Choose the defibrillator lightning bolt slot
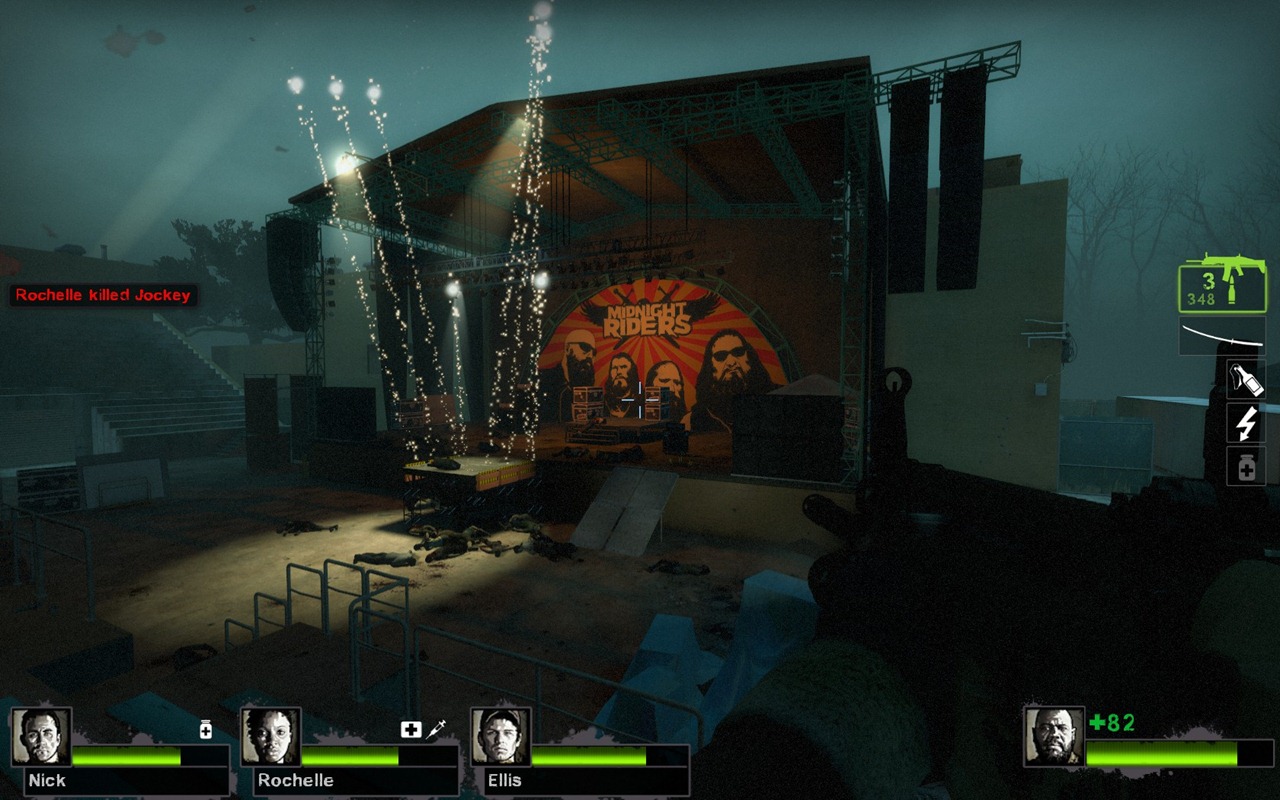1280x800 pixels. (1246, 423)
